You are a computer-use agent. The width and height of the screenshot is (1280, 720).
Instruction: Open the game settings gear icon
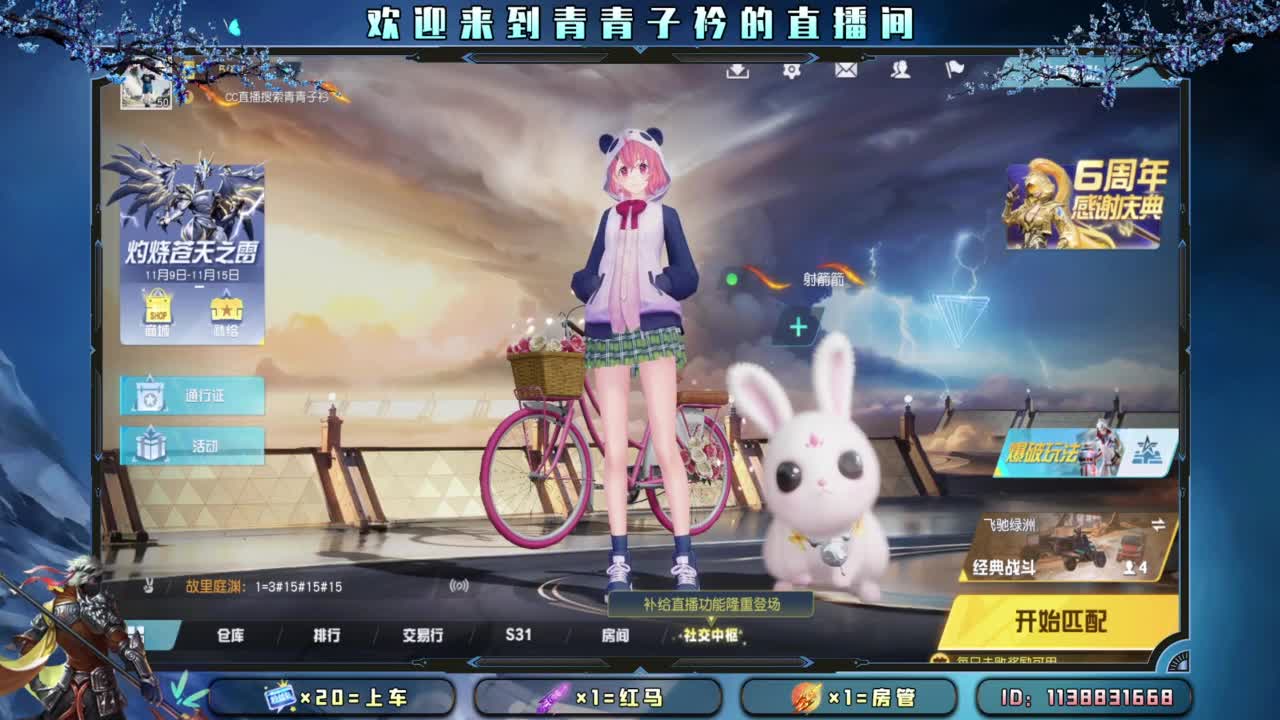(x=790, y=72)
